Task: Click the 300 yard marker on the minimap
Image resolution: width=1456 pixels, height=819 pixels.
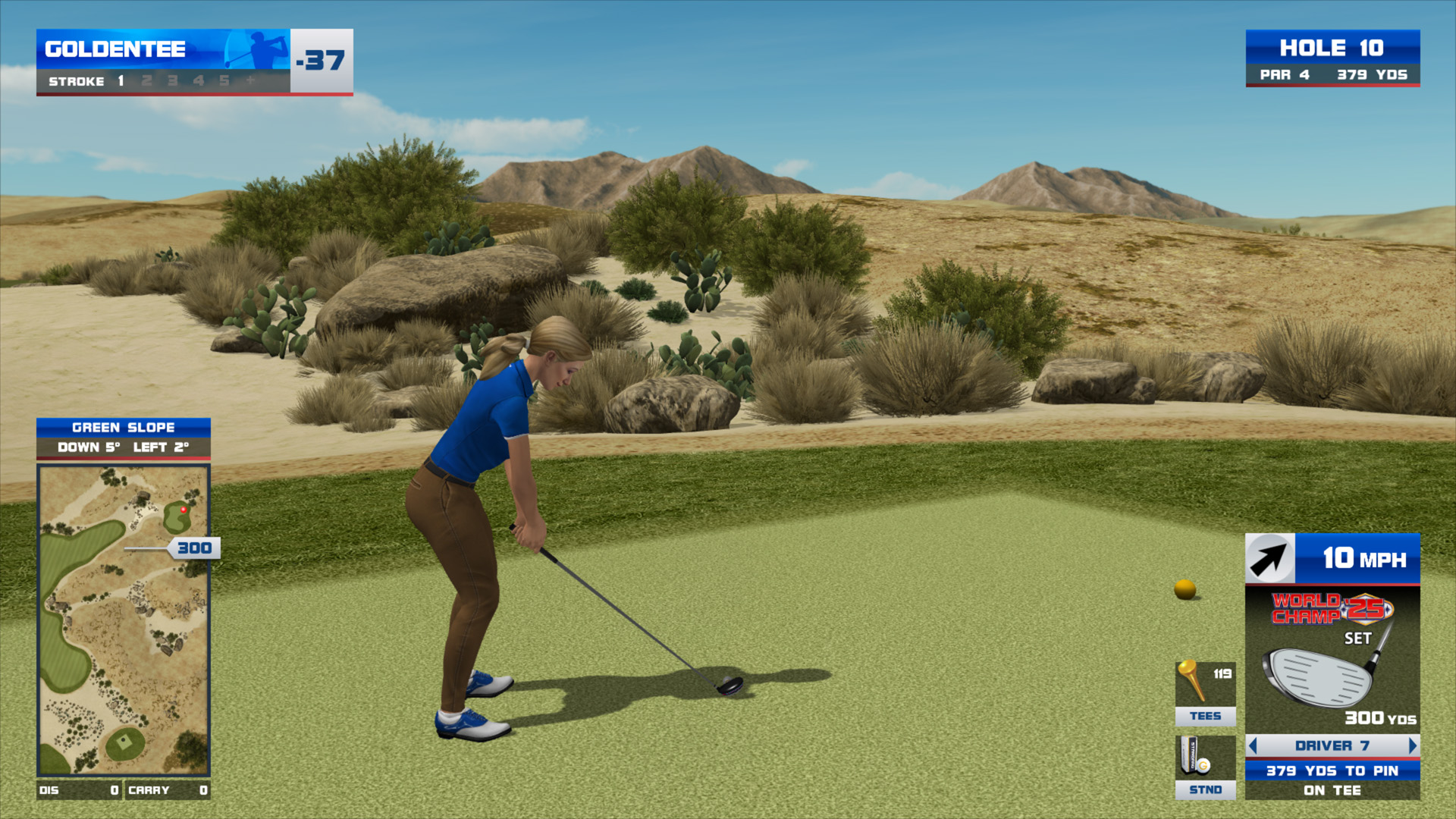Action: coord(194,548)
